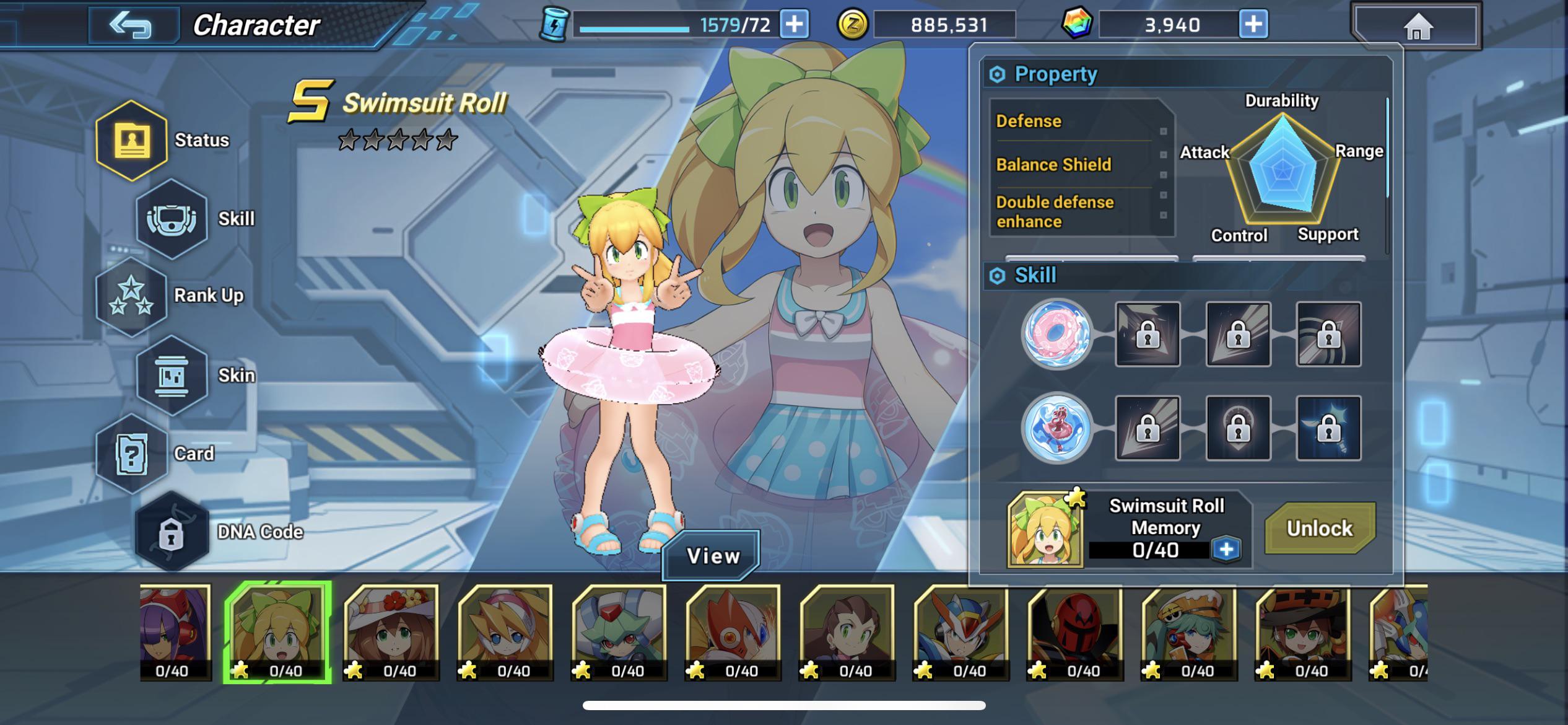Inspect the flamingo float skill icon
Image resolution: width=1568 pixels, height=725 pixels.
1057,428
